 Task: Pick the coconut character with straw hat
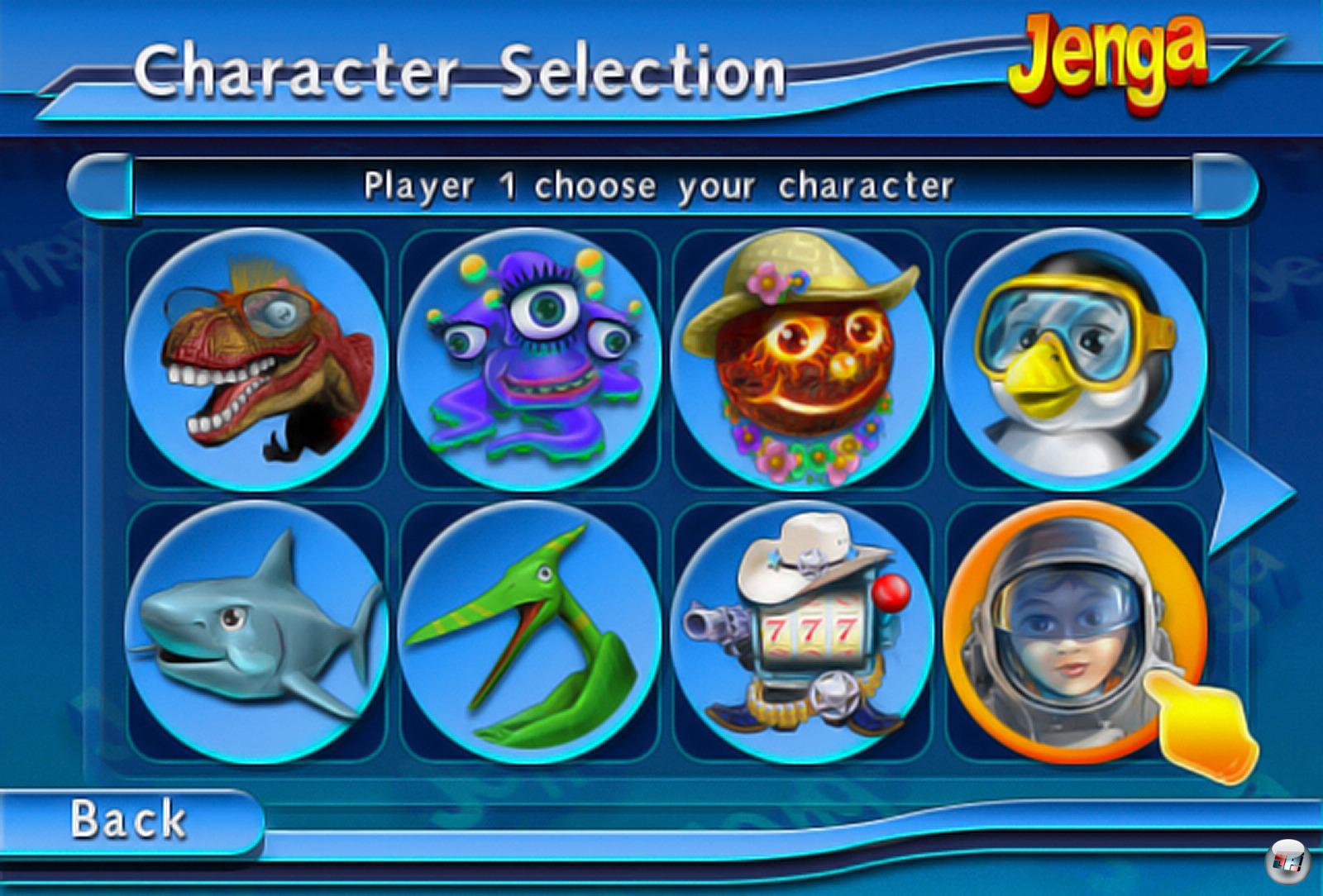(802, 360)
